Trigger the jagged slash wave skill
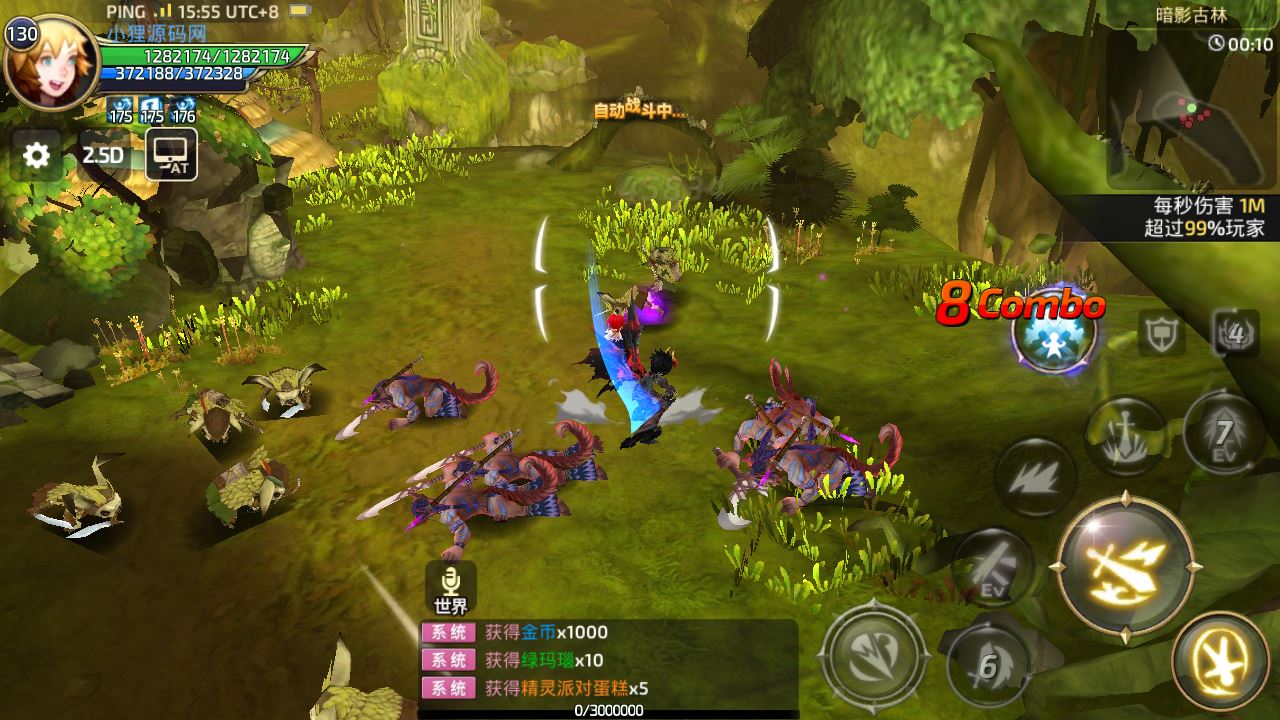Screen dimensions: 1280x720 point(1036,476)
